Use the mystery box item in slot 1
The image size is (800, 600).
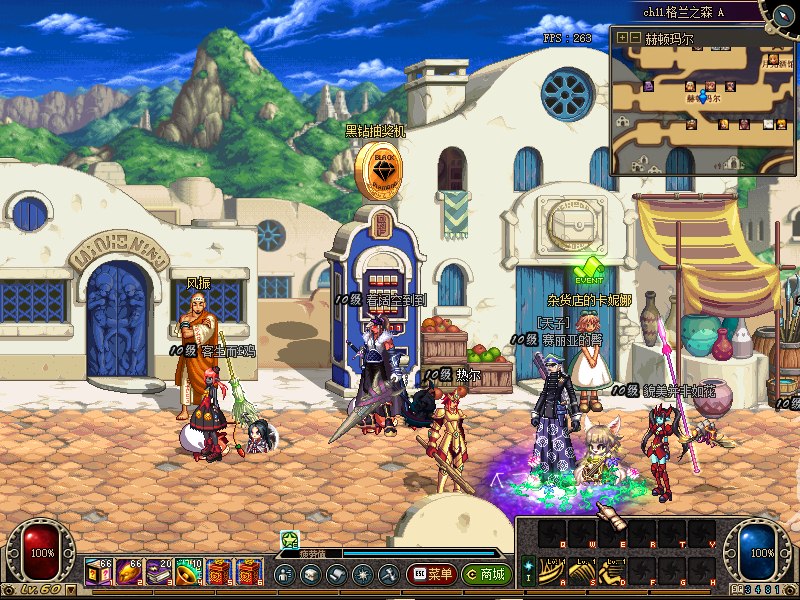click(x=99, y=572)
